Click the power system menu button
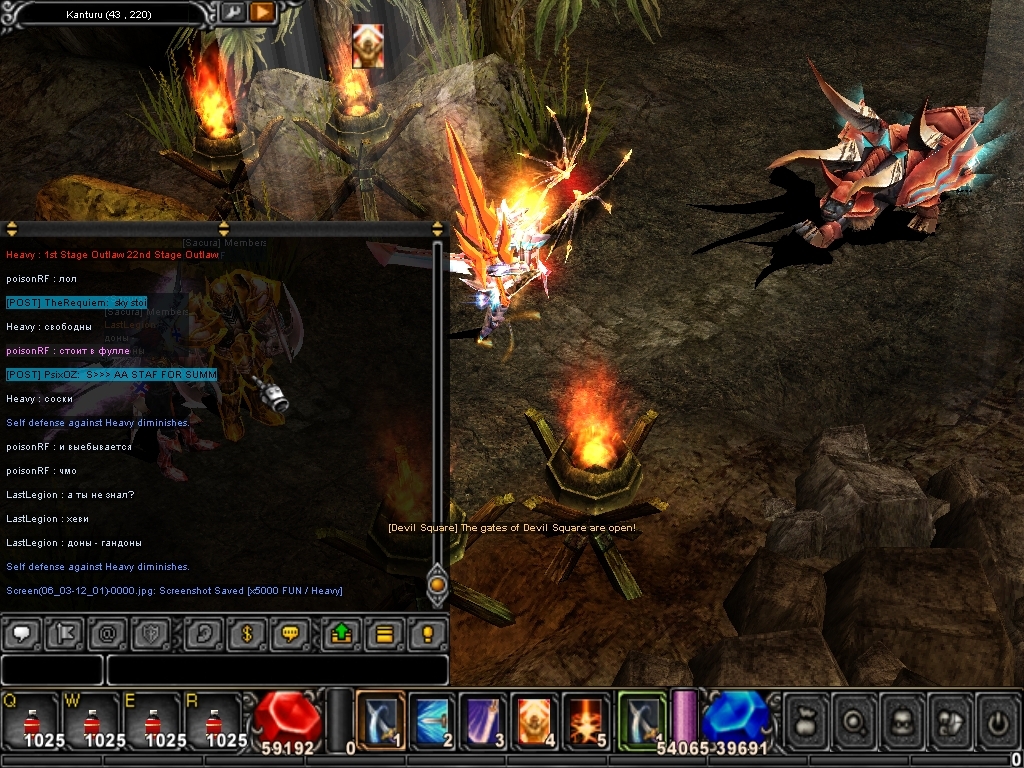Screen dimensions: 1024x768 point(998,720)
